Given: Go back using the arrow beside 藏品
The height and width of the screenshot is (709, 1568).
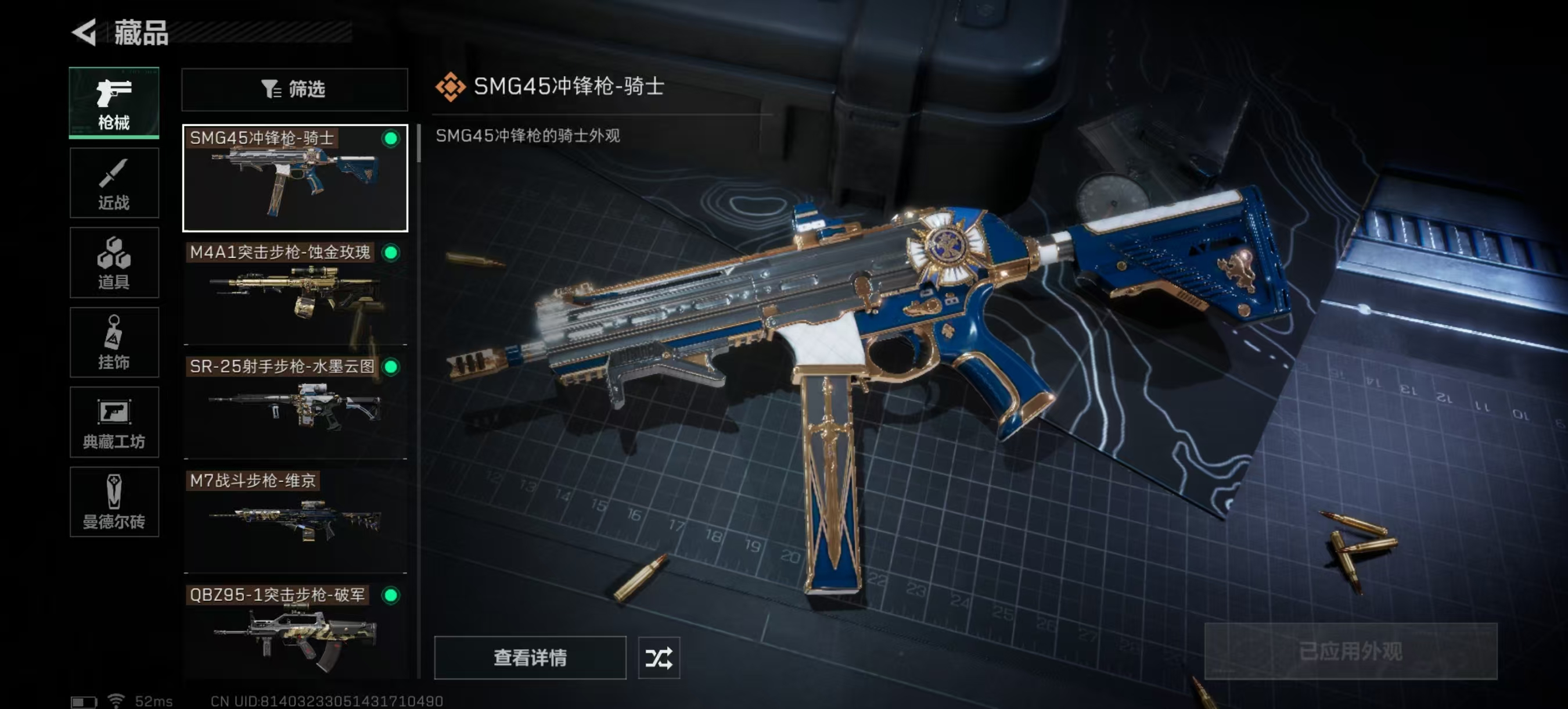Looking at the screenshot, I should click(x=85, y=33).
